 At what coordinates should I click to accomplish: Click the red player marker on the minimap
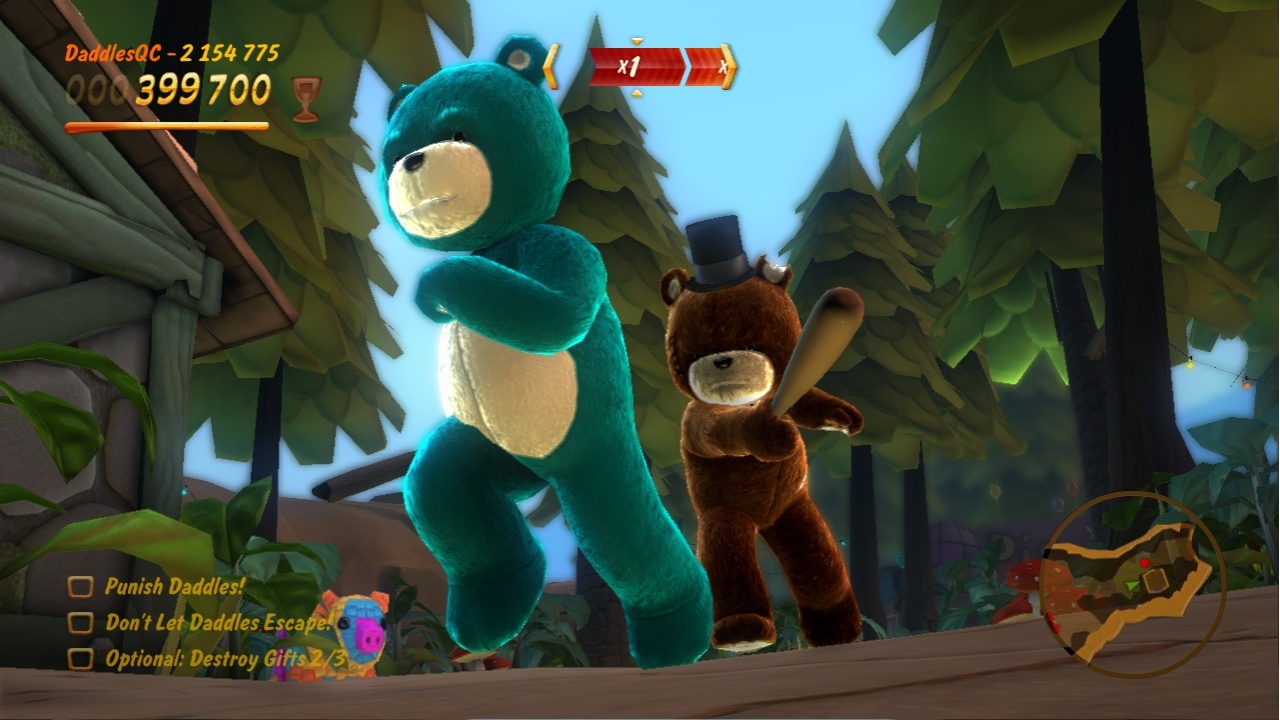coord(1144,562)
